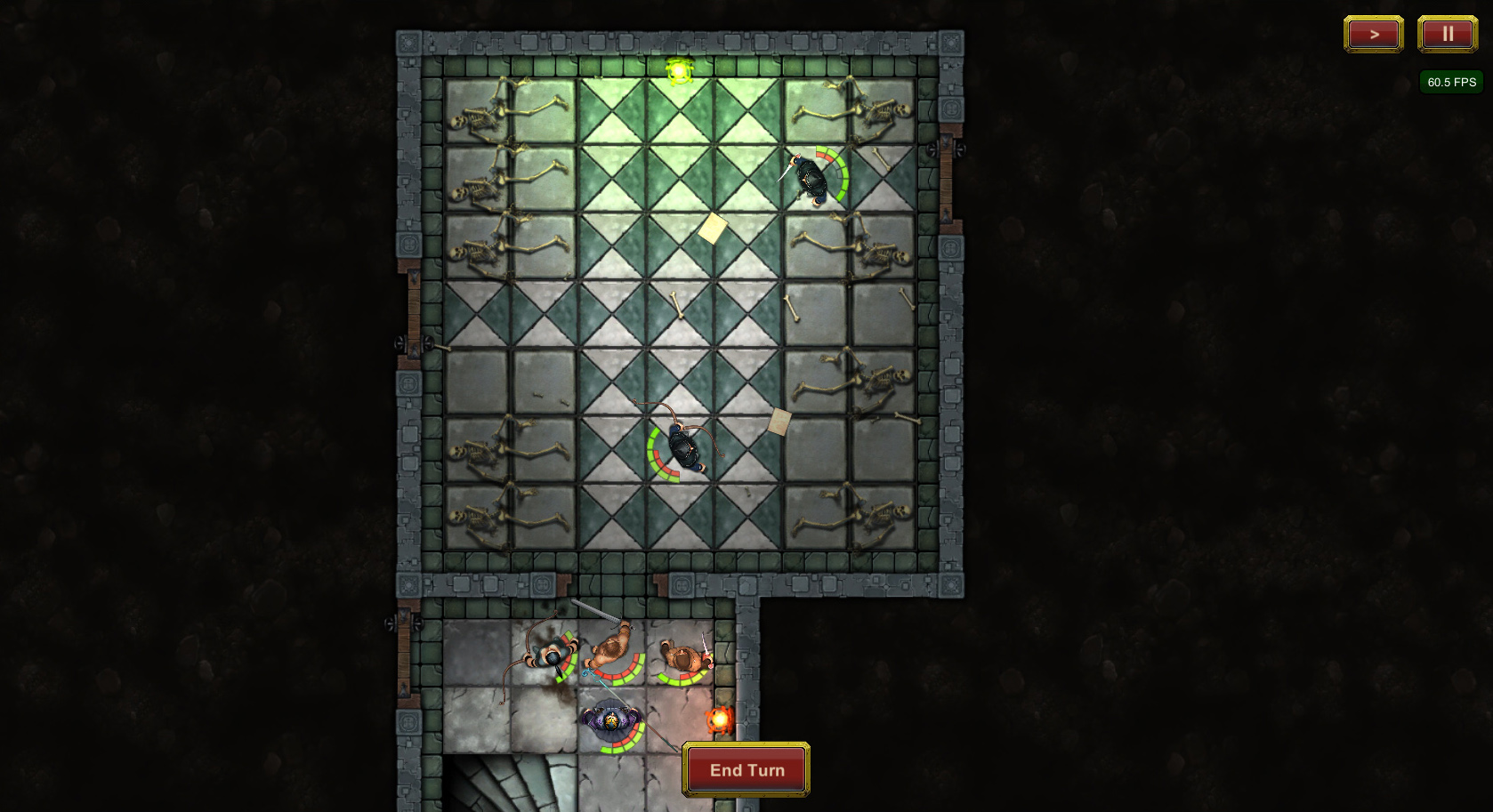Click the End Turn button
The width and height of the screenshot is (1493, 812).
746,769
